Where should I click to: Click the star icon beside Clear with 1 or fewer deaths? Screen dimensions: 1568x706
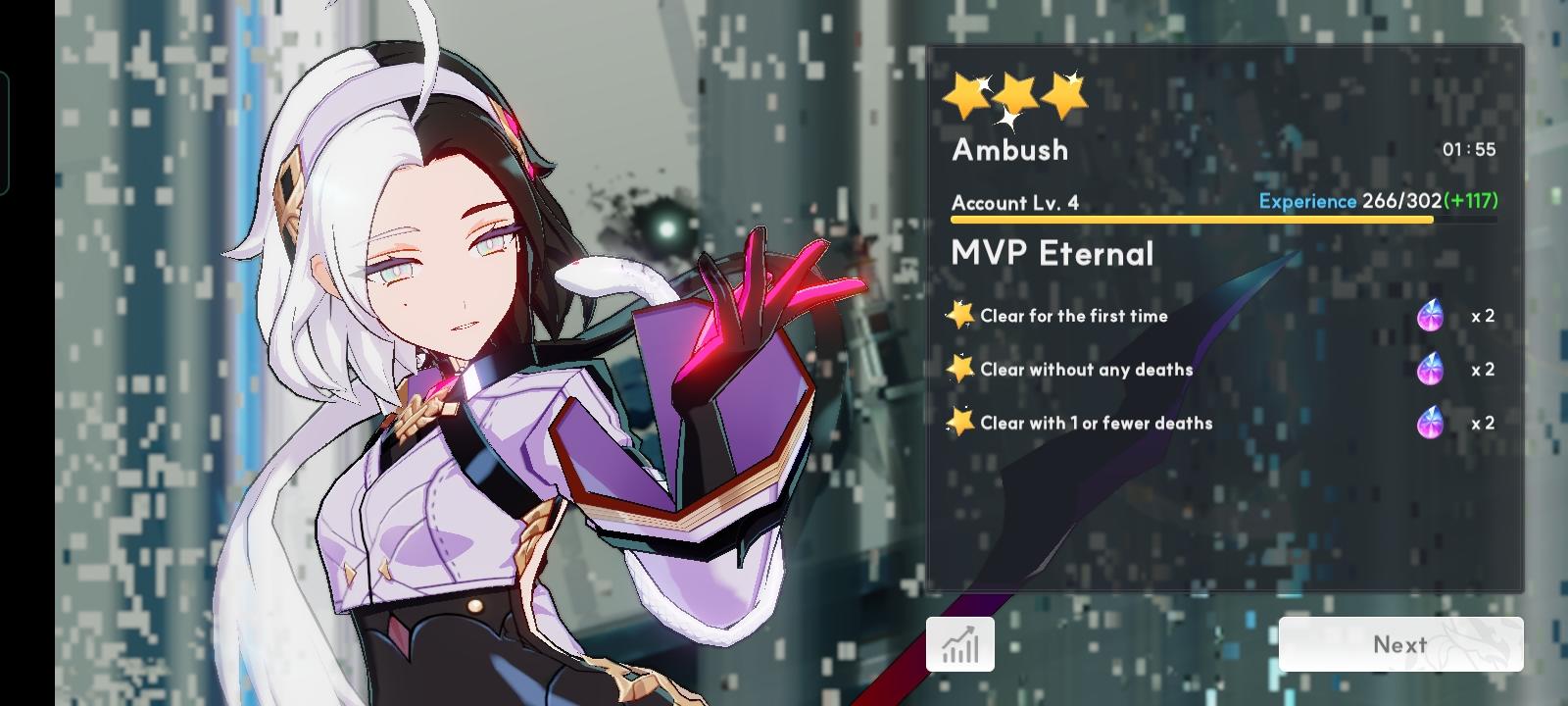[961, 422]
